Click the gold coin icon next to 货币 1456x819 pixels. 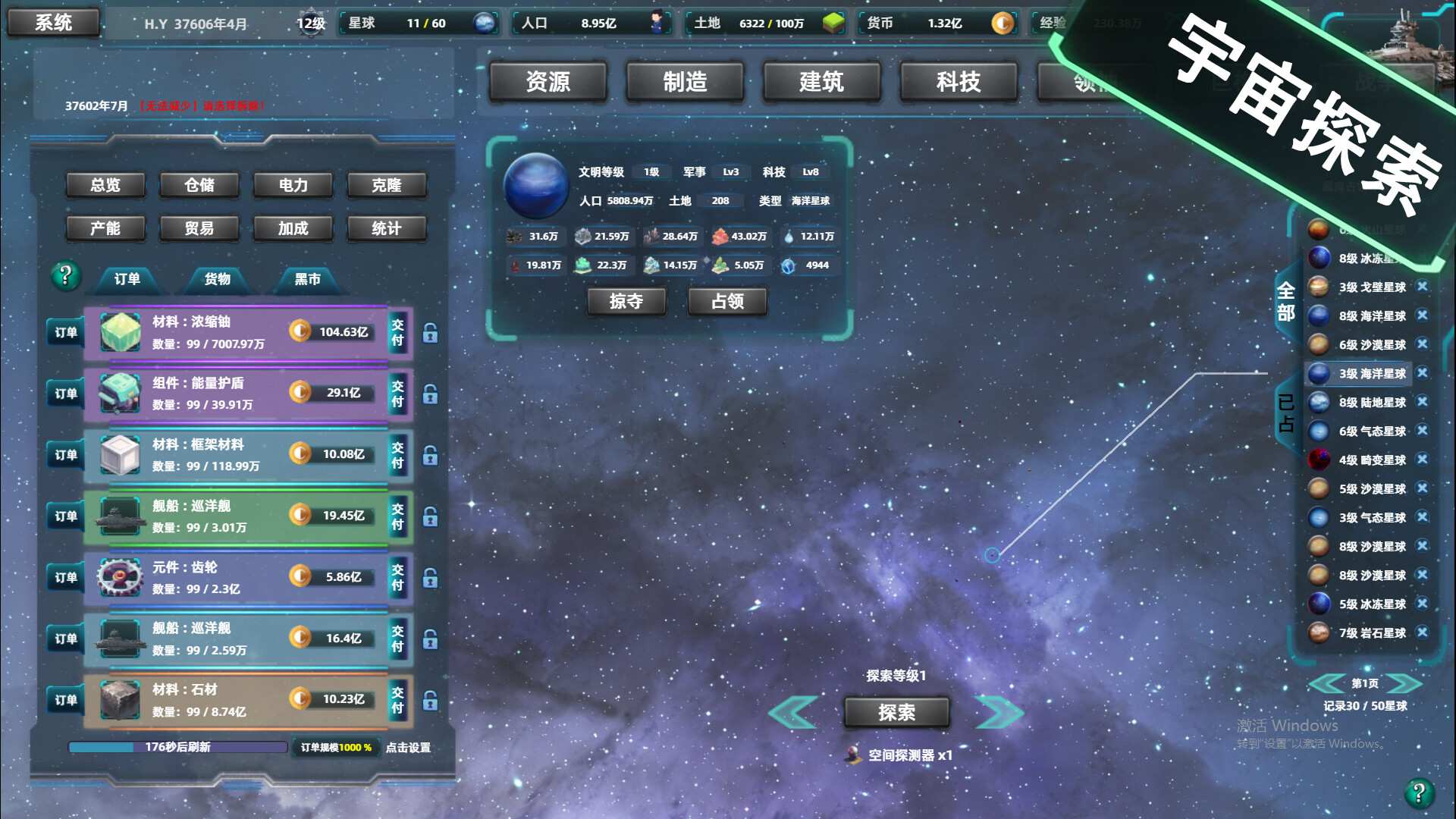click(1003, 24)
